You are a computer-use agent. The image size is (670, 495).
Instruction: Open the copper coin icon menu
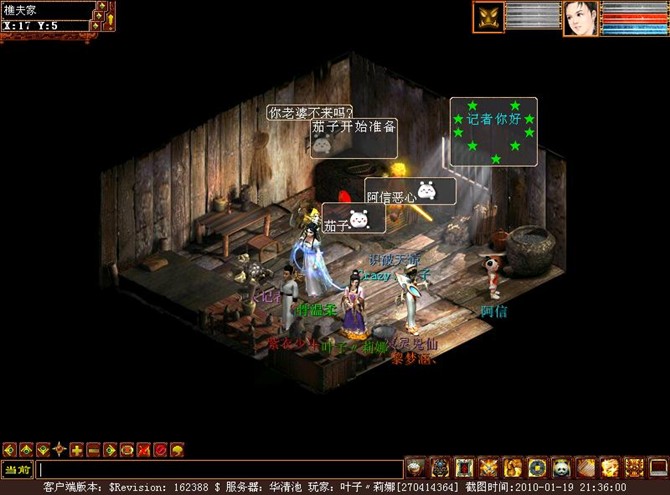tap(537, 467)
